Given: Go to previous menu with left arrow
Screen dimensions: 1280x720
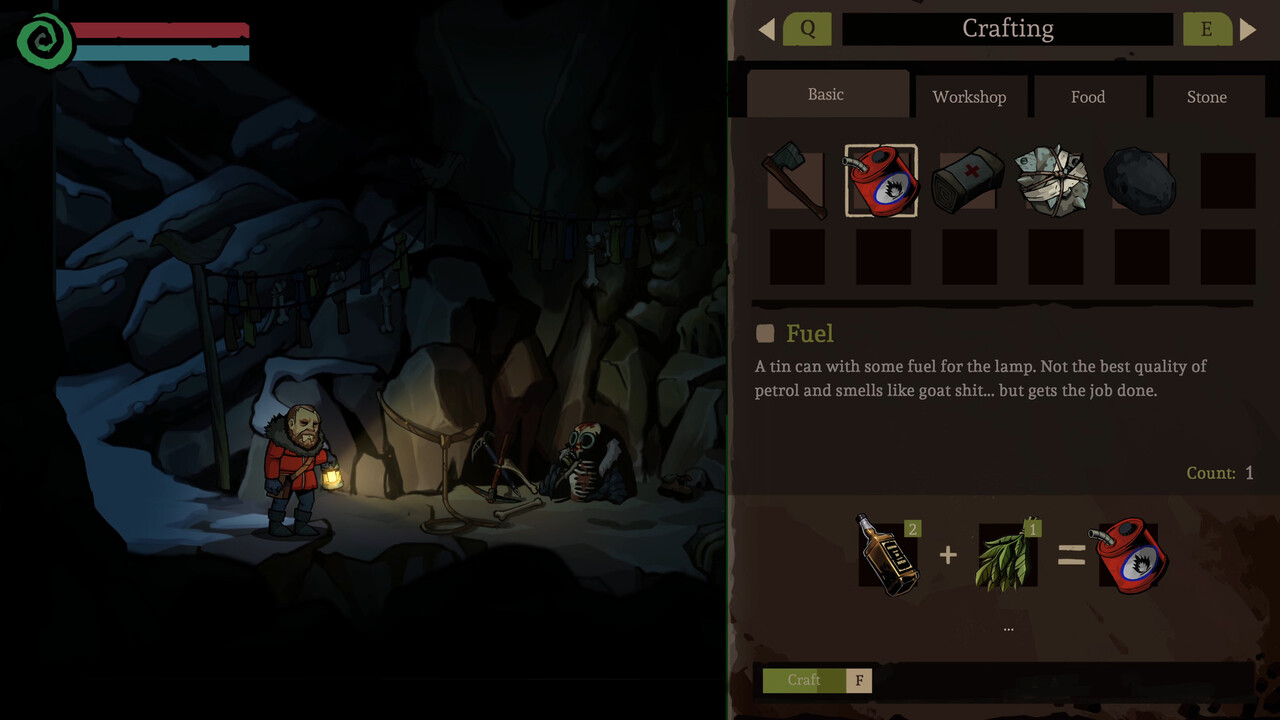Looking at the screenshot, I should coord(767,29).
